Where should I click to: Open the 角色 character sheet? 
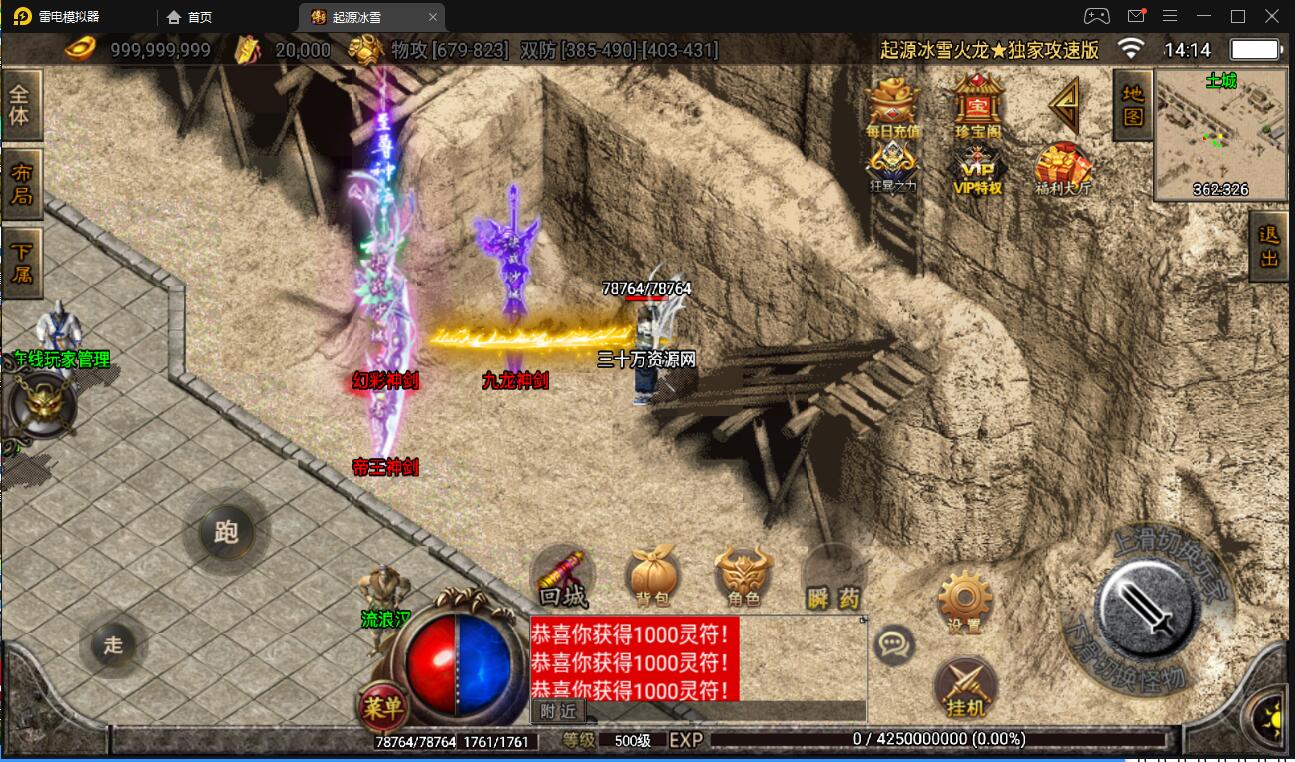click(x=743, y=579)
